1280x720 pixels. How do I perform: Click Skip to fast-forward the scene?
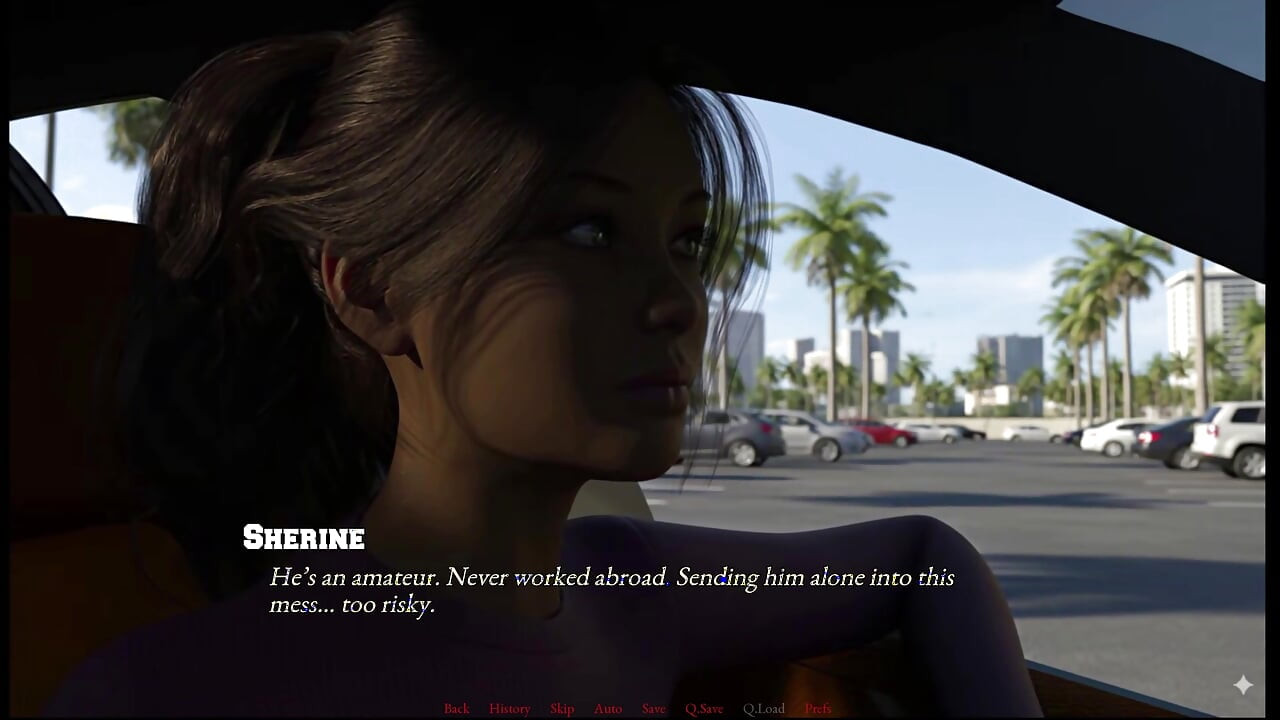click(x=561, y=708)
